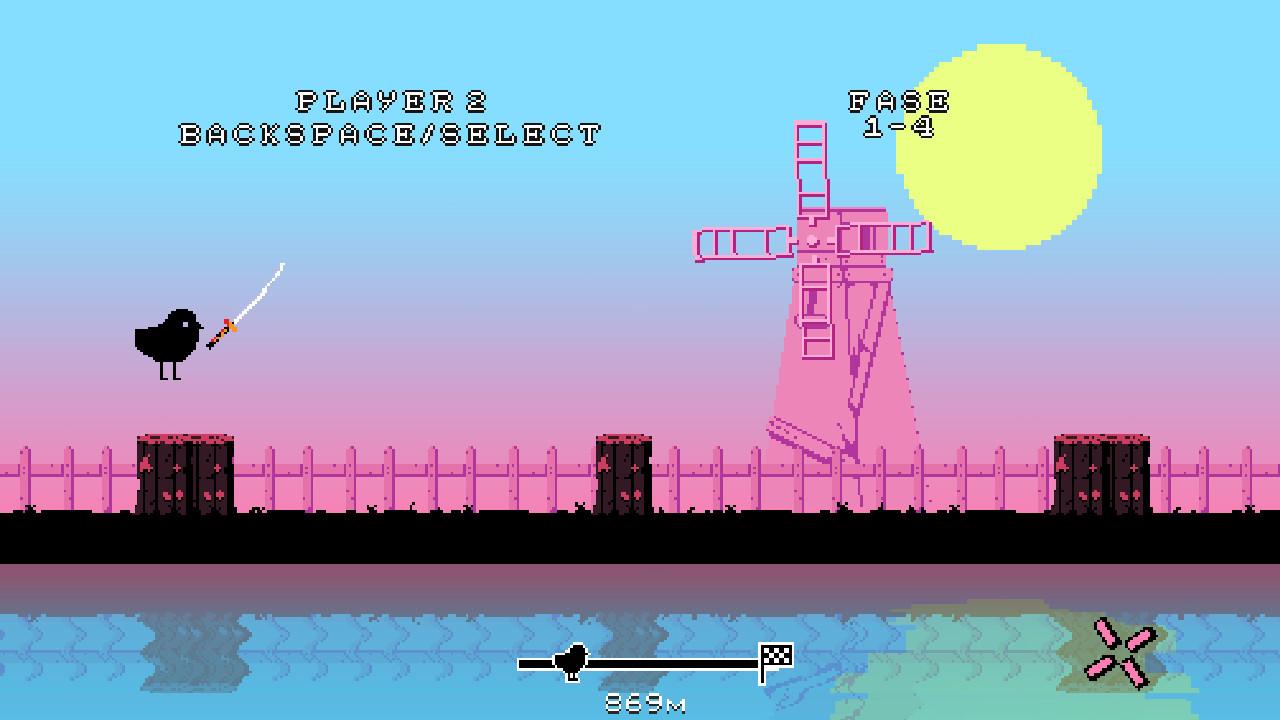Select the PLAYER 2 label
Image resolution: width=1280 pixels, height=720 pixels.
[390, 100]
